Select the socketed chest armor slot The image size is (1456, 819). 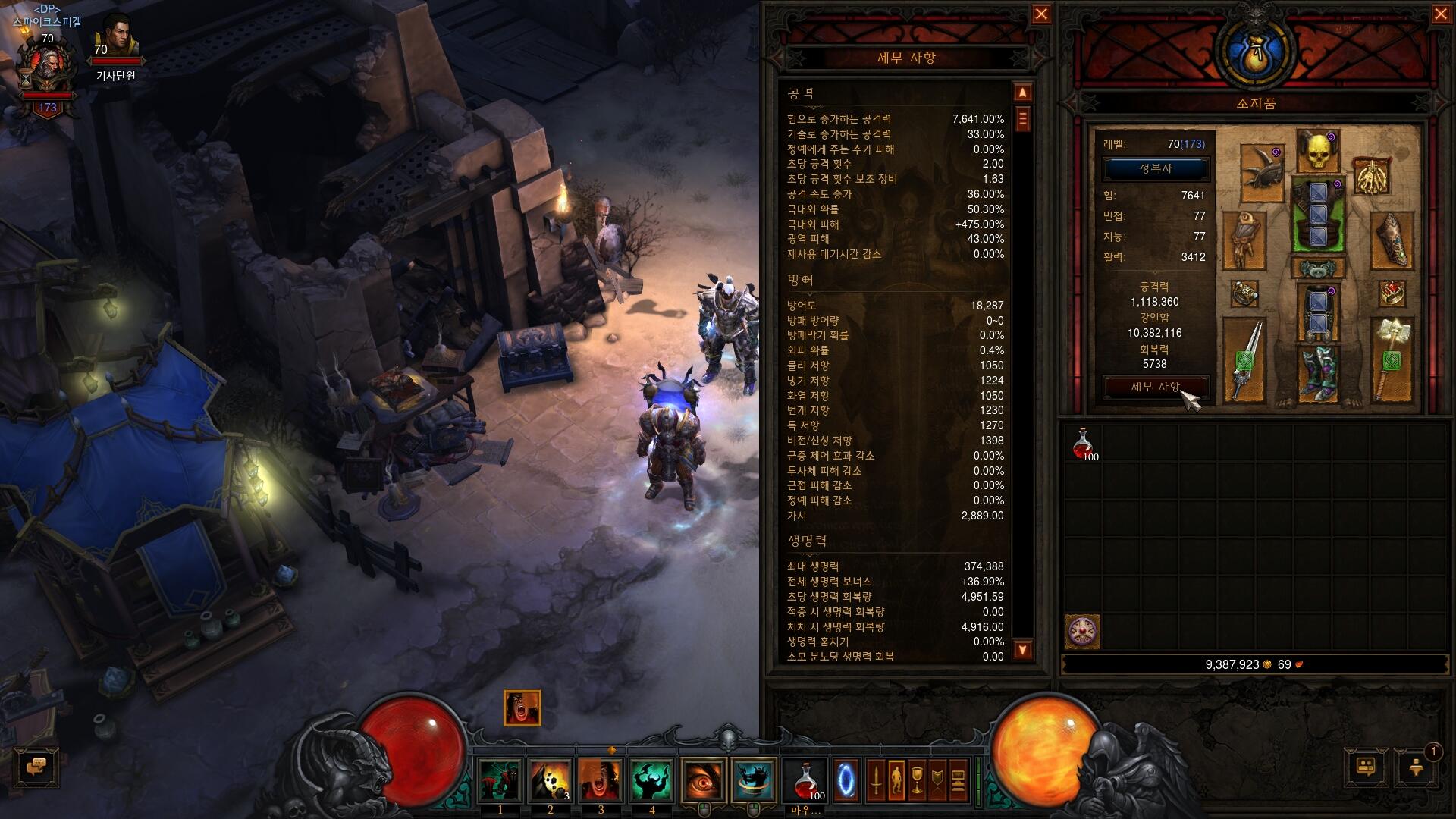click(x=1318, y=215)
